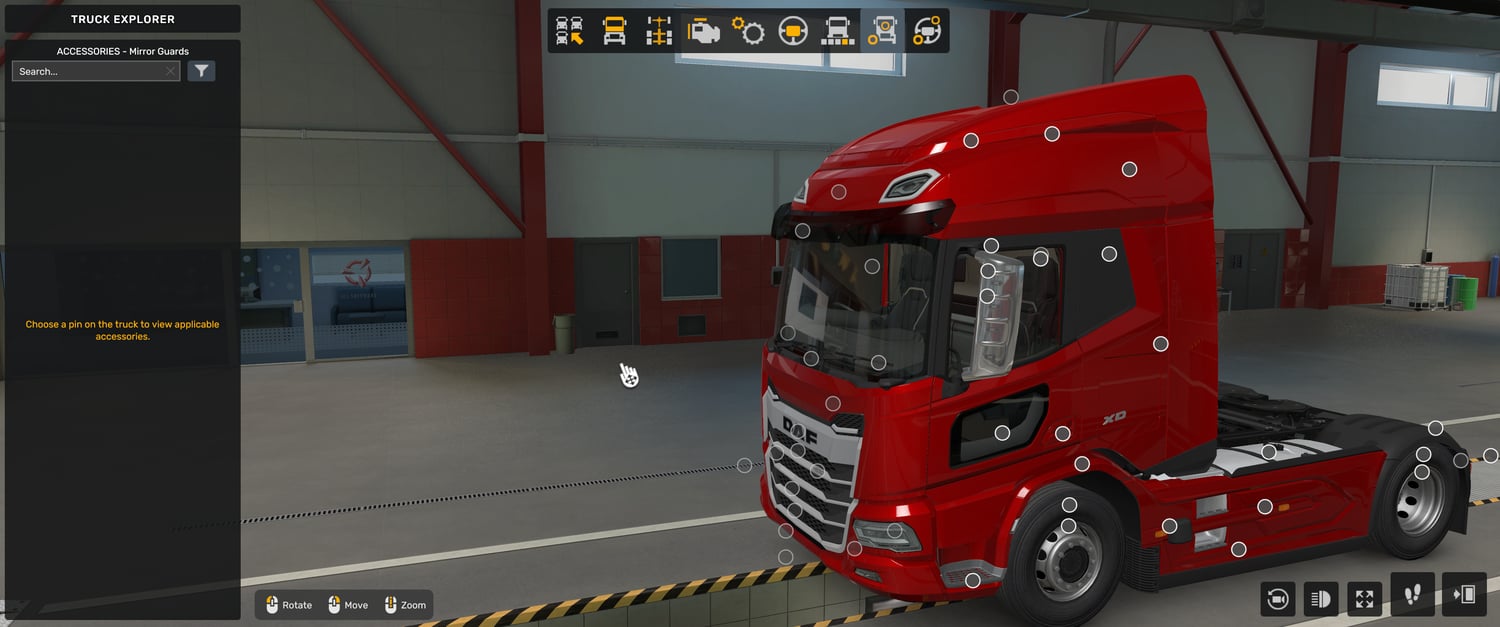Select the highlighted truck accessories category
This screenshot has width=1500, height=627.
[882, 31]
